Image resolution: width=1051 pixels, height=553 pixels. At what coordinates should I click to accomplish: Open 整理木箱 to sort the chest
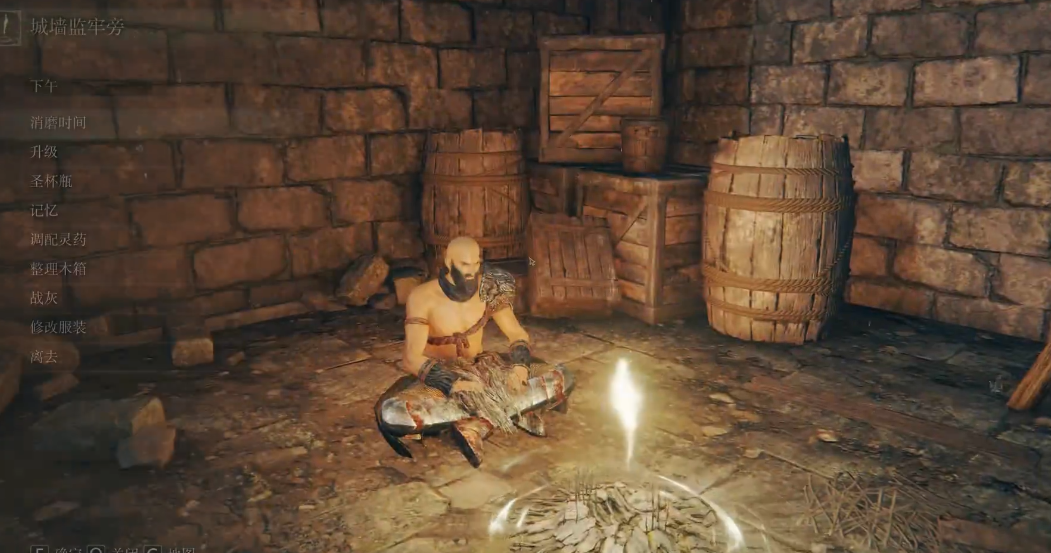(58, 268)
